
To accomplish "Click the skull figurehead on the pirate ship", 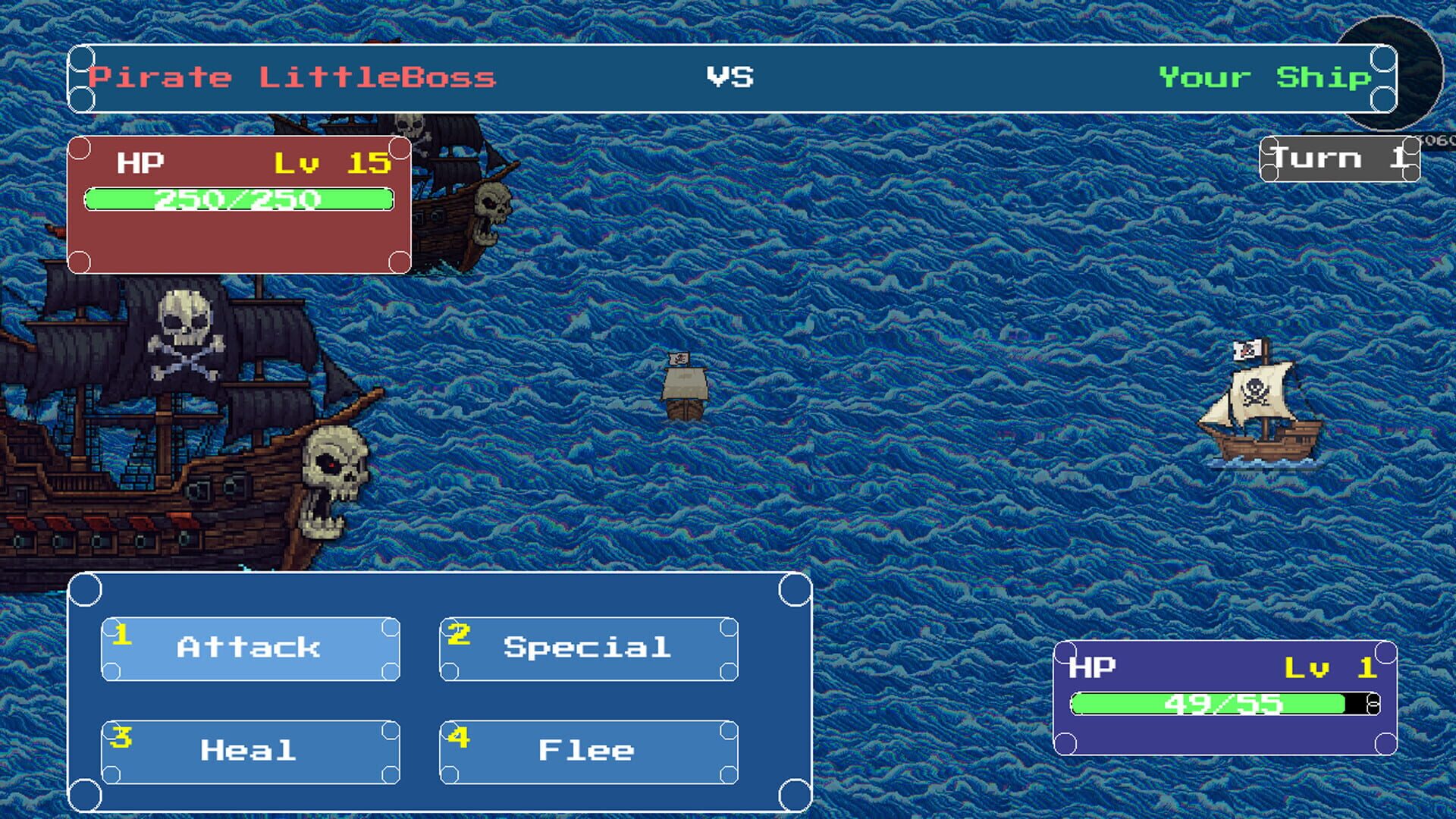I will tap(330, 478).
